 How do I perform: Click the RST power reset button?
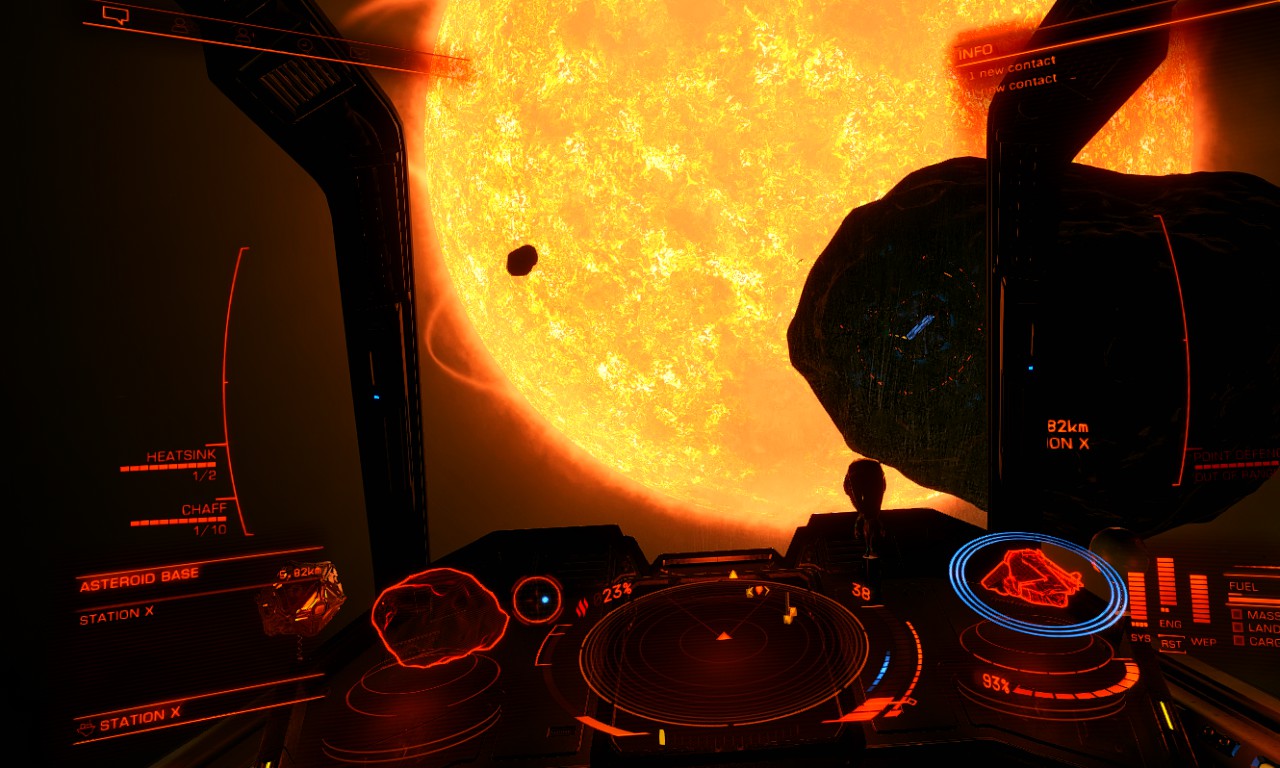(1171, 644)
